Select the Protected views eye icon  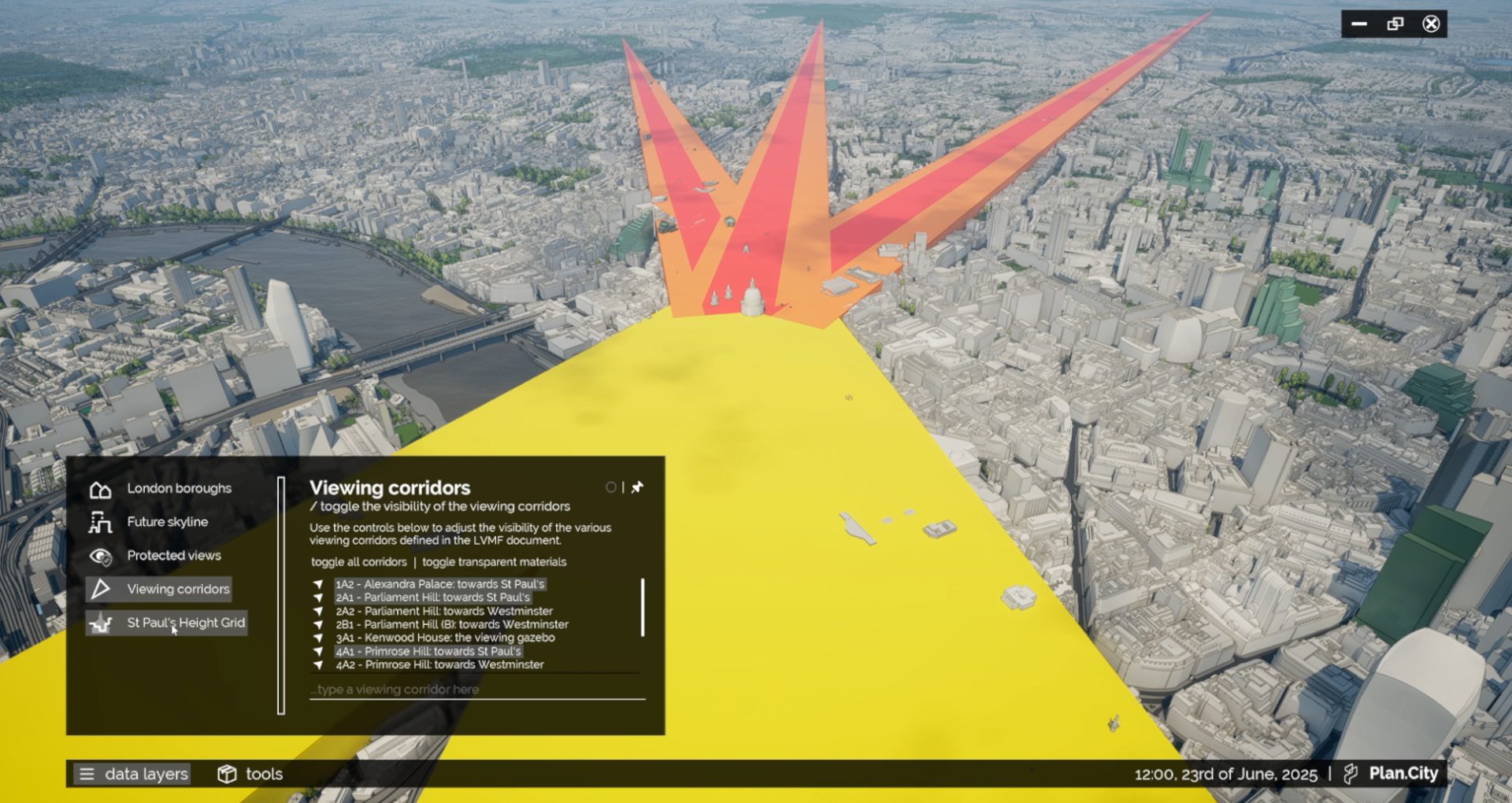pyautogui.click(x=101, y=555)
